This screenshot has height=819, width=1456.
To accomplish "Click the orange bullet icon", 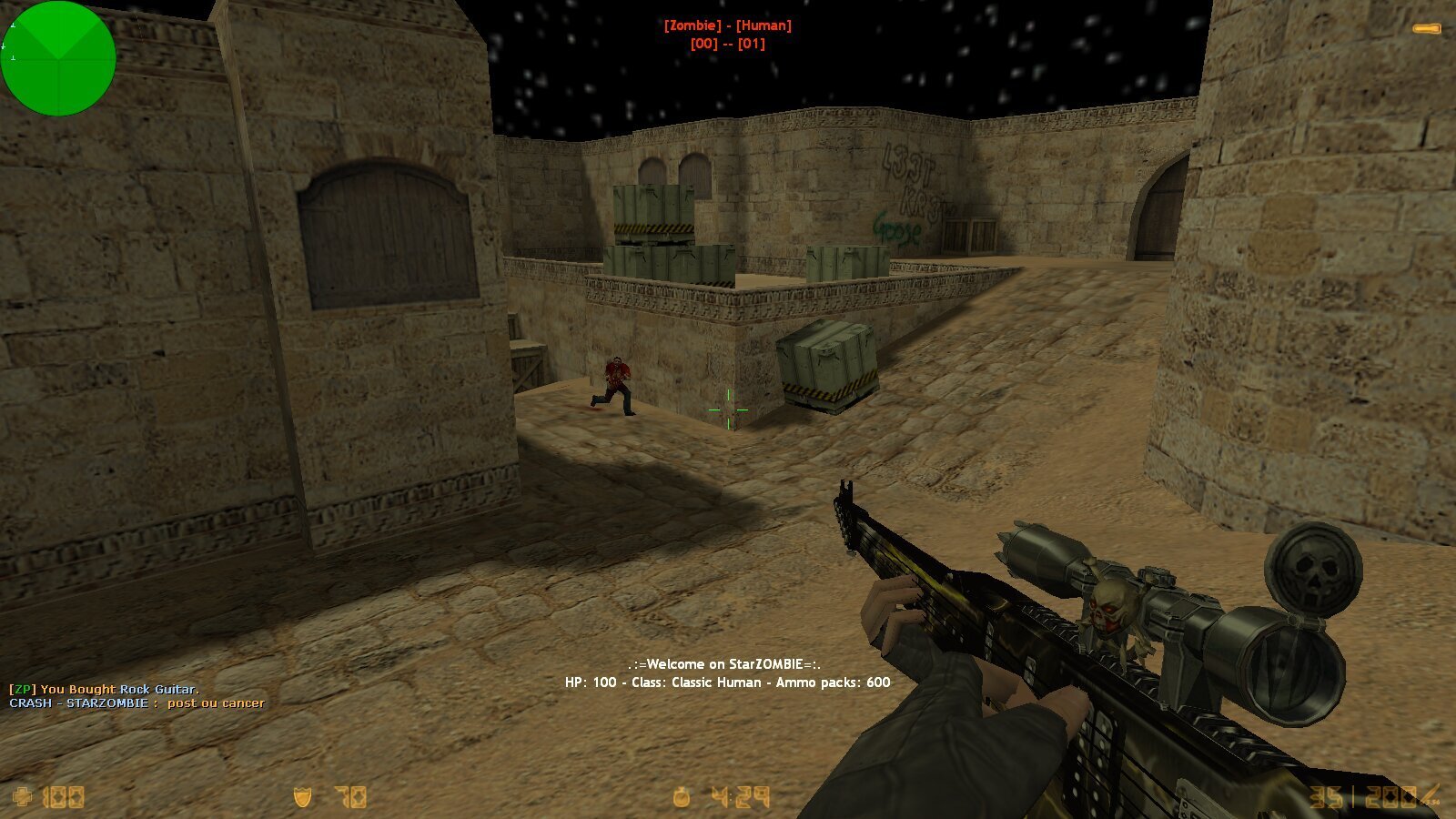I will (x=1426, y=29).
